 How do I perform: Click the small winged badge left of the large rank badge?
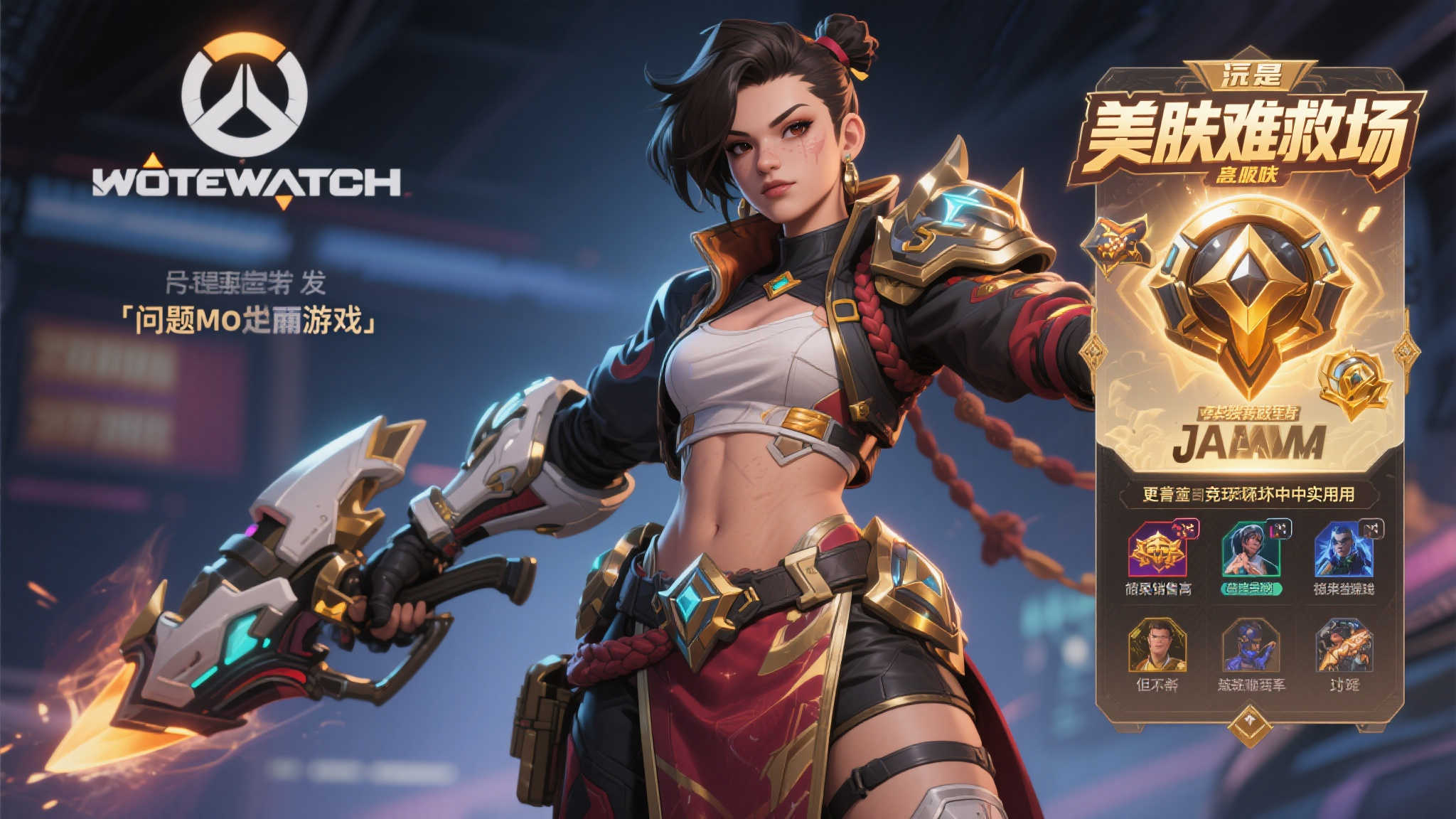click(1114, 244)
